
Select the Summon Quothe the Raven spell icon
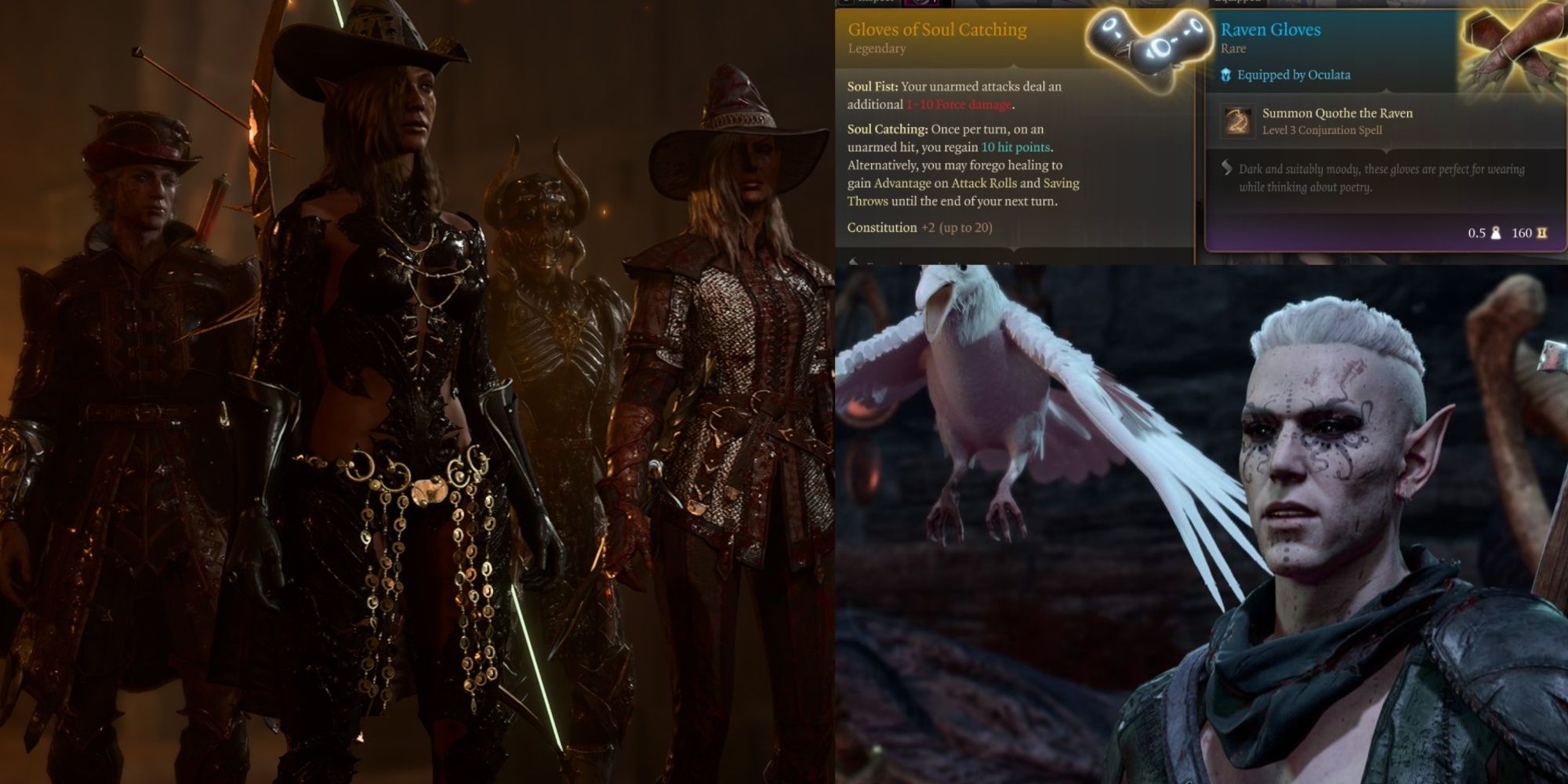point(1238,122)
